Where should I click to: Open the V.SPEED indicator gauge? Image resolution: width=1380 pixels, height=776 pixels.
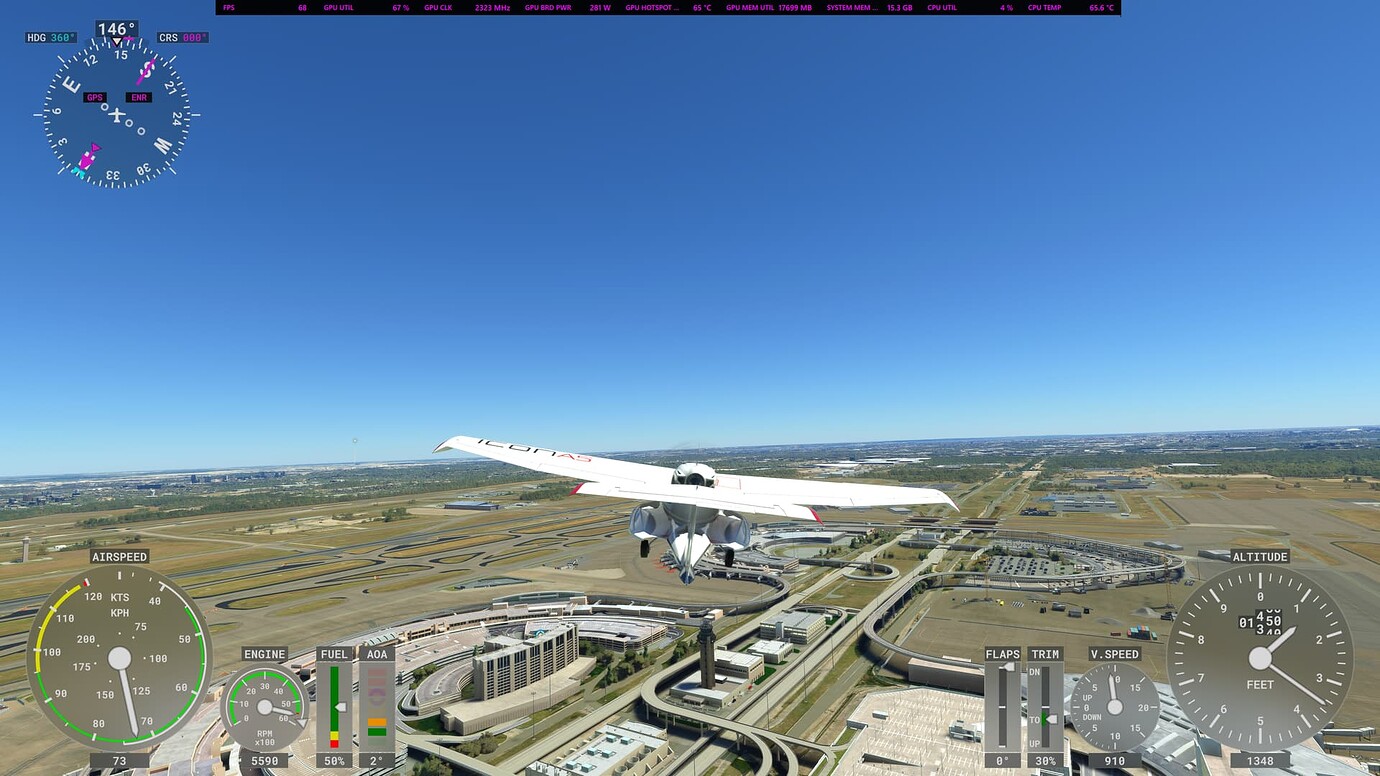point(1117,705)
